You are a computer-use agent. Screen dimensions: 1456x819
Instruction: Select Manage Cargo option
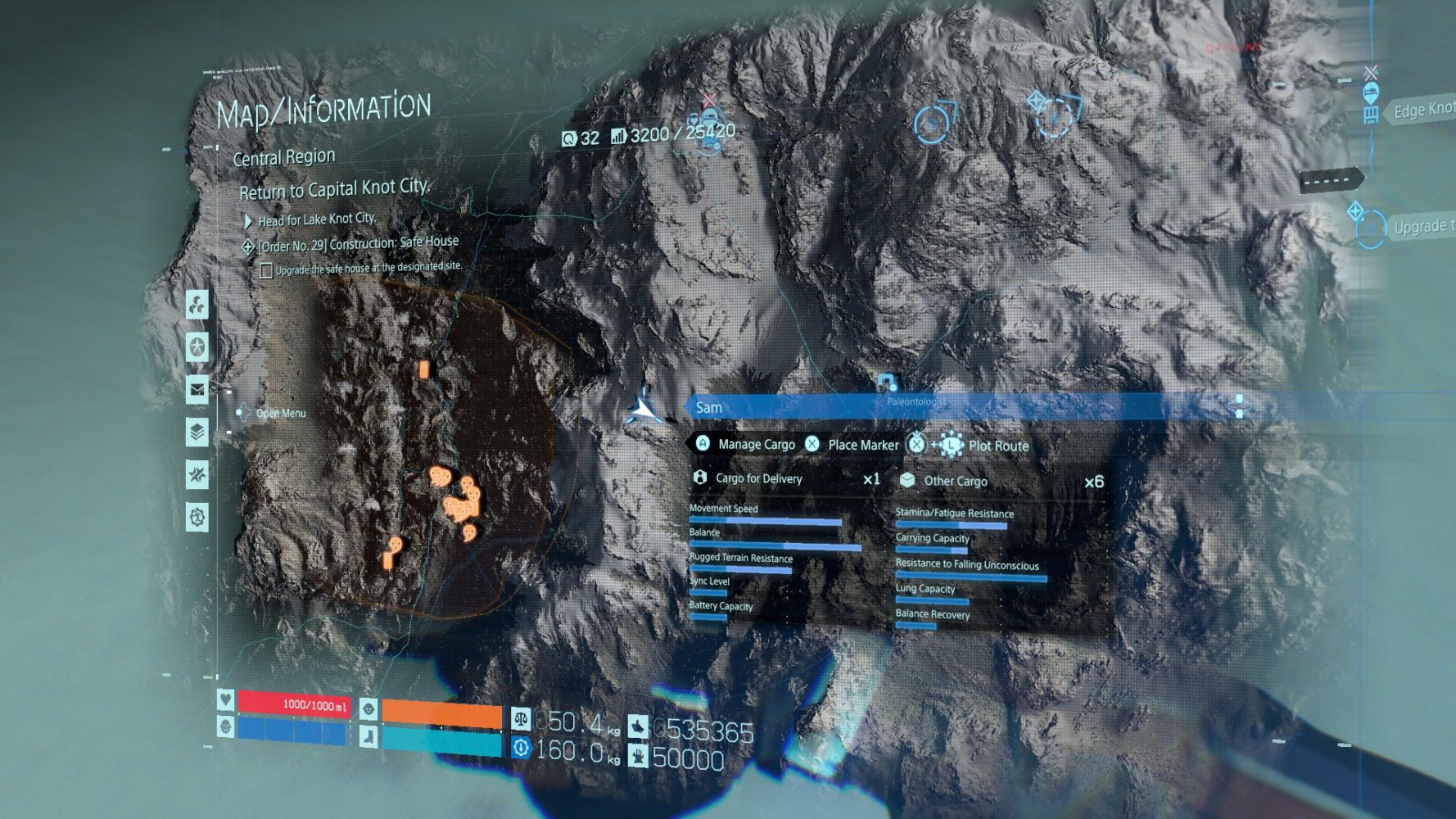pyautogui.click(x=746, y=444)
